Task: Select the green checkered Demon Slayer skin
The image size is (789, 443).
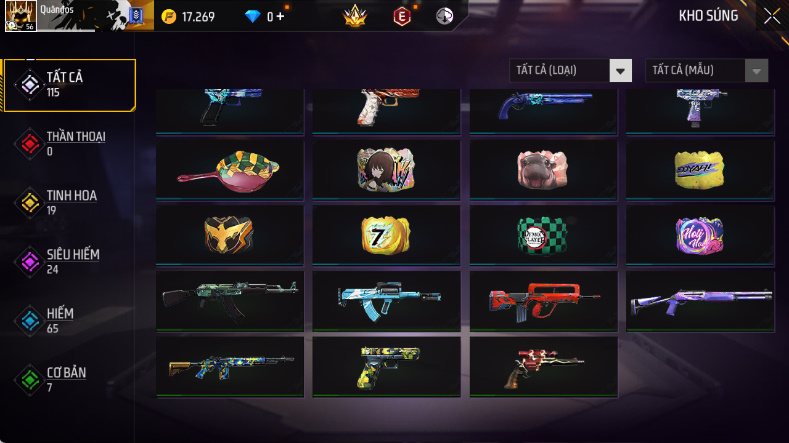Action: pyautogui.click(x=543, y=233)
